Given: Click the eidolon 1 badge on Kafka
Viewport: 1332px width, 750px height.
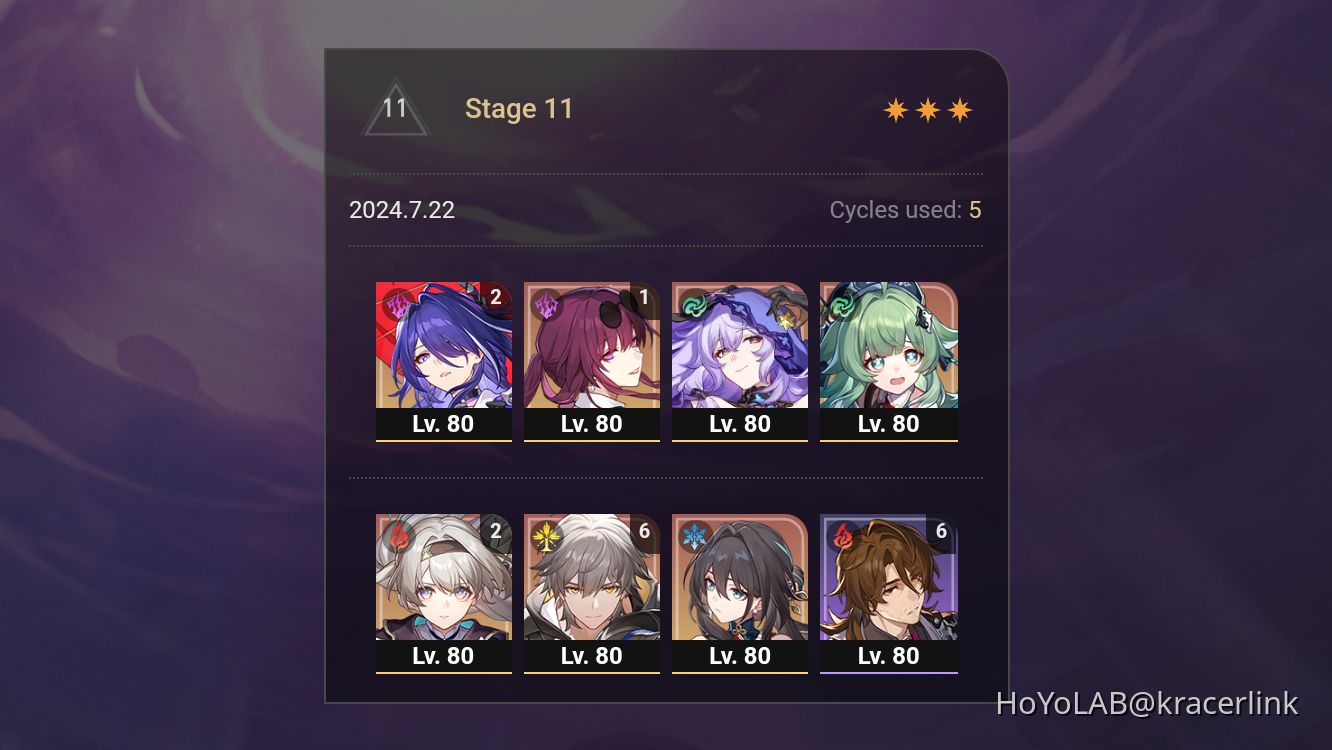Looking at the screenshot, I should pyautogui.click(x=643, y=296).
